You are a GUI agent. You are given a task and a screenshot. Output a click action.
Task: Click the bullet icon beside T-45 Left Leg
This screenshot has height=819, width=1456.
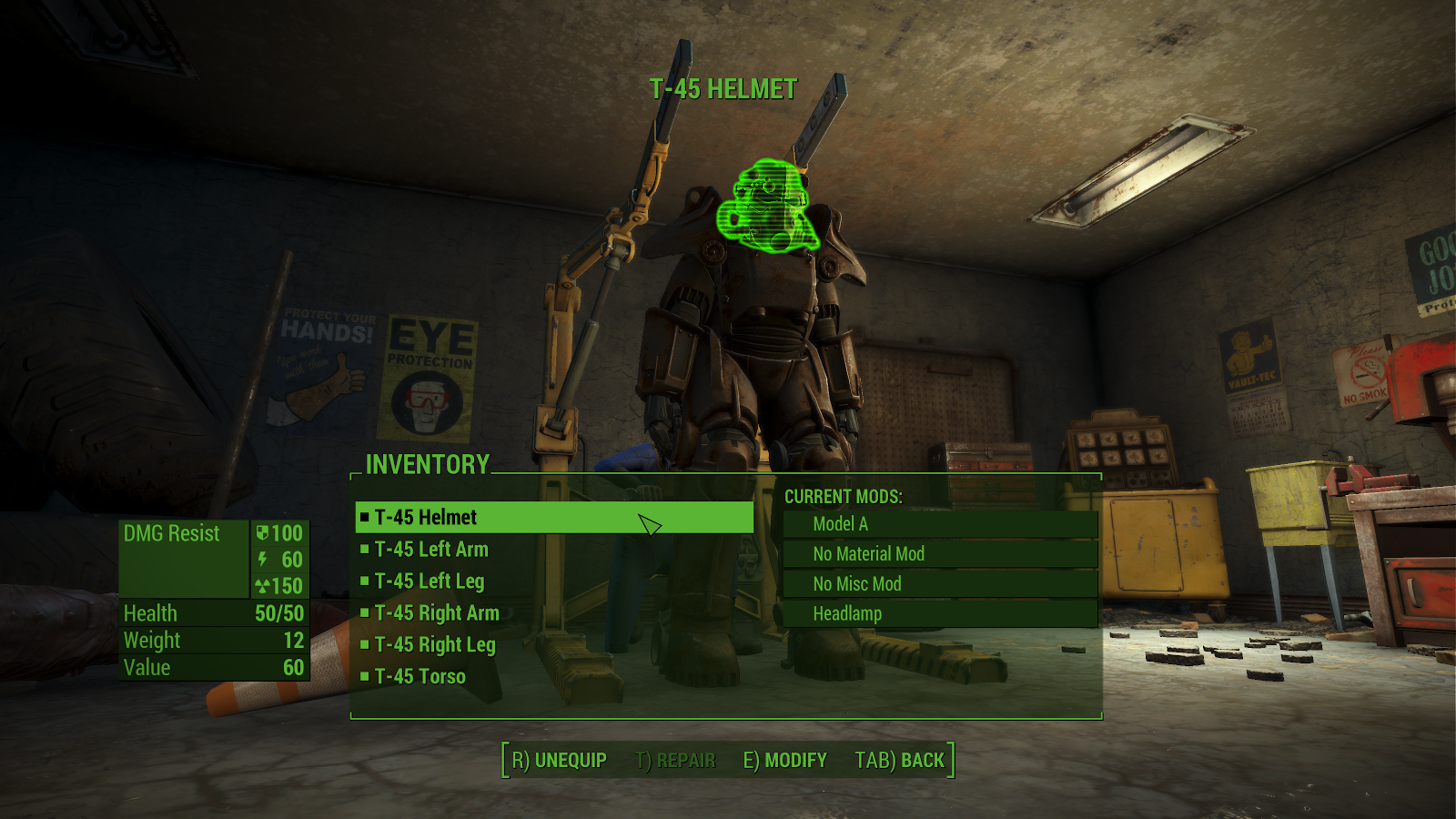368,581
